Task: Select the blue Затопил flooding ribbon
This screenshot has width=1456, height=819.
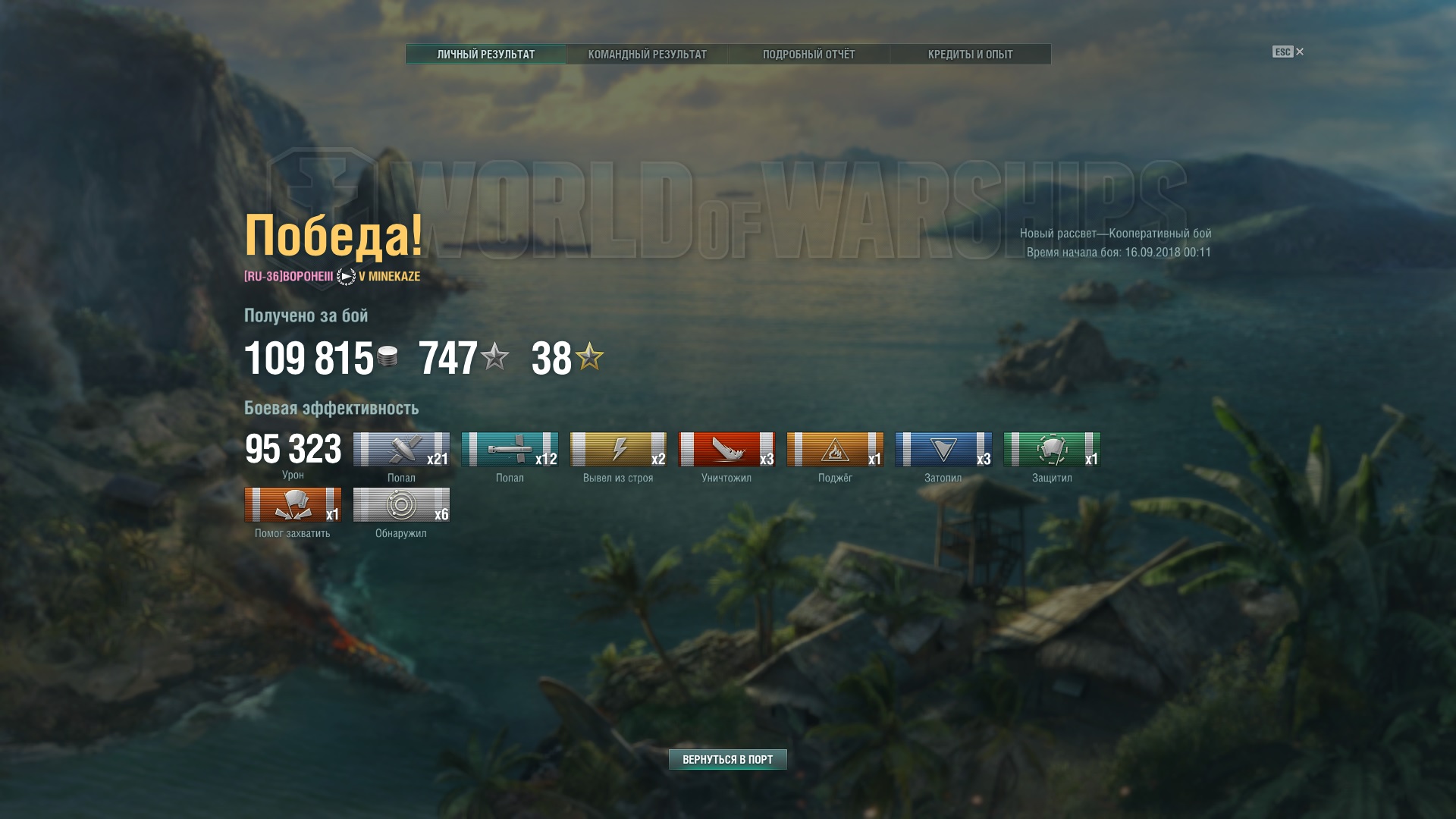Action: click(x=943, y=450)
